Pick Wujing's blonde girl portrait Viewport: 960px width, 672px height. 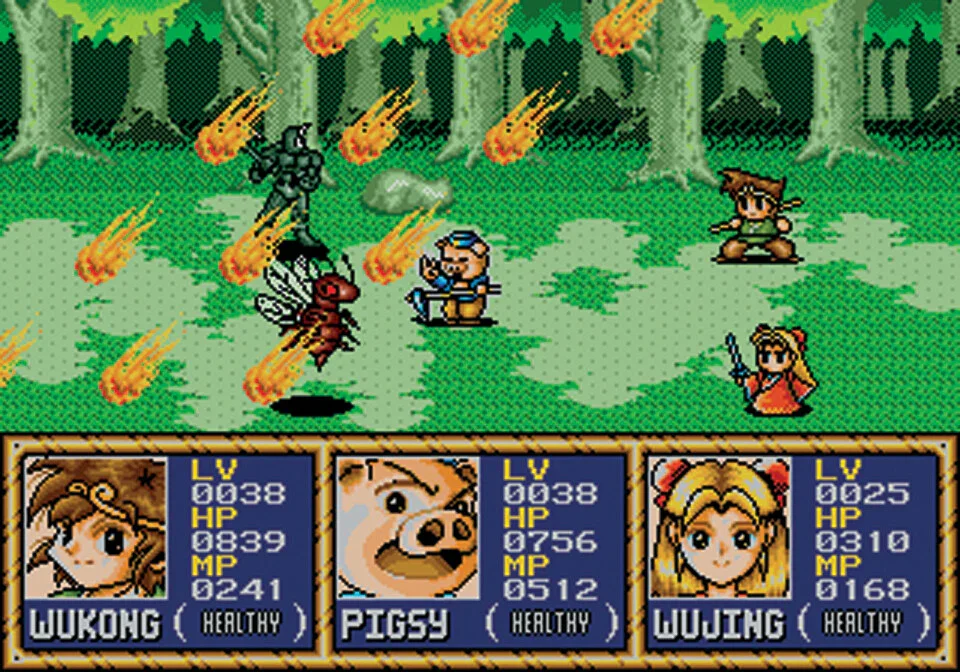(720, 527)
